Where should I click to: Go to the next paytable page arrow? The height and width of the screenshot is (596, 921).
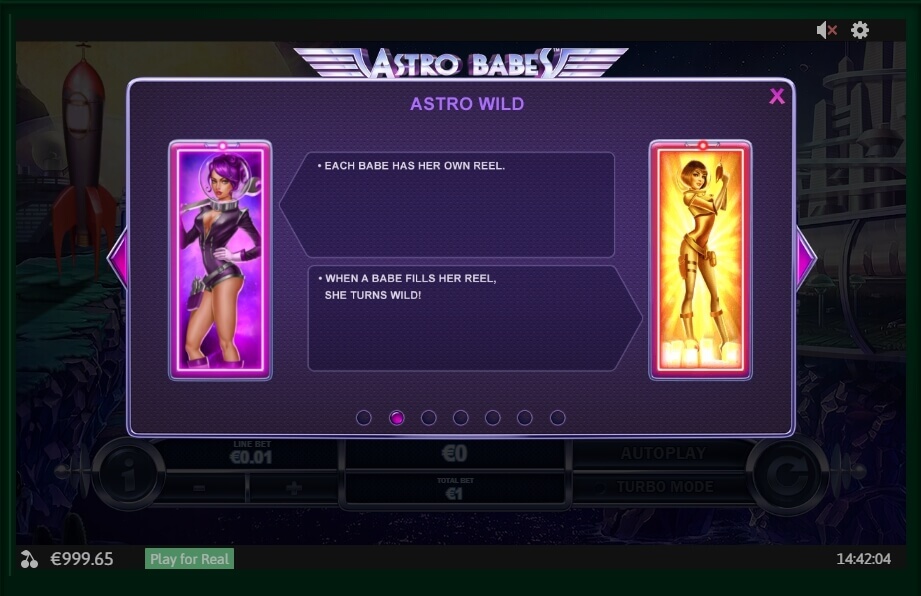pos(805,258)
